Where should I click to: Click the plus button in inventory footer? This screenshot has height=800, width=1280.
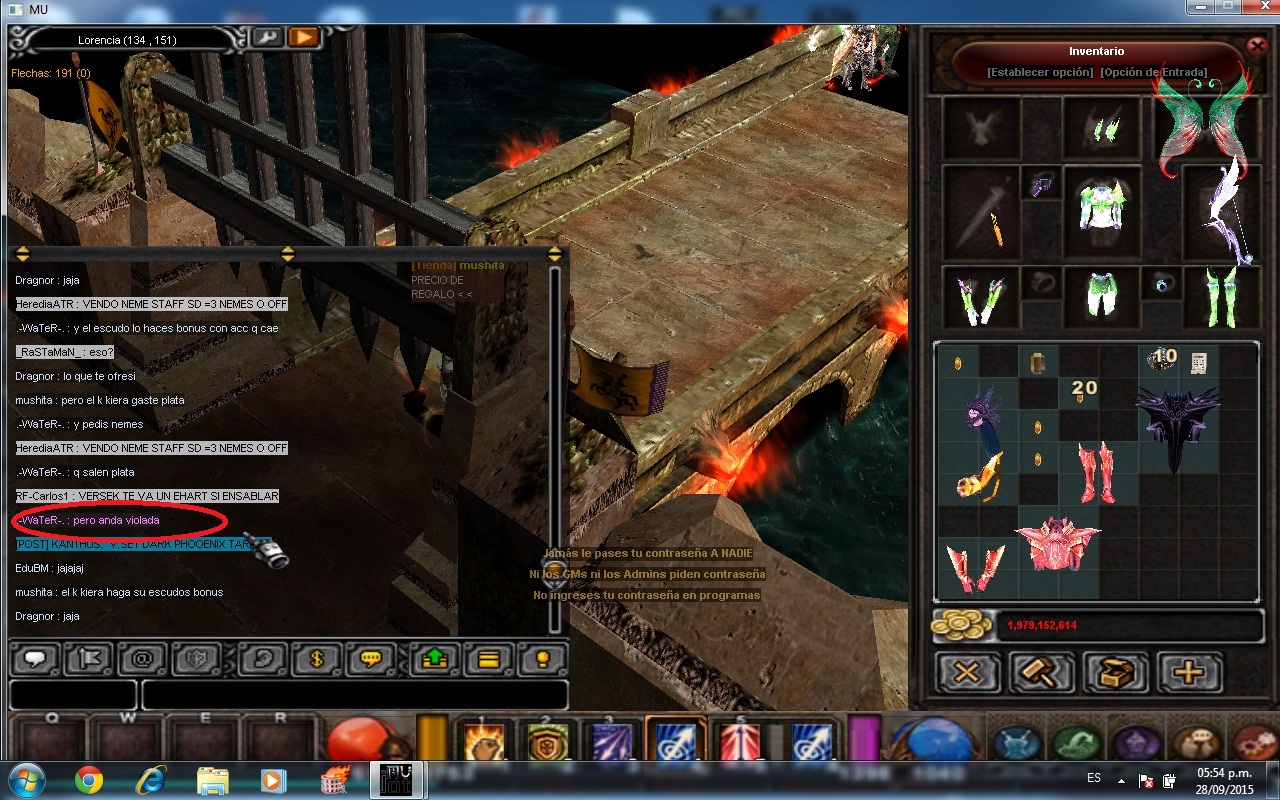pos(1189,673)
